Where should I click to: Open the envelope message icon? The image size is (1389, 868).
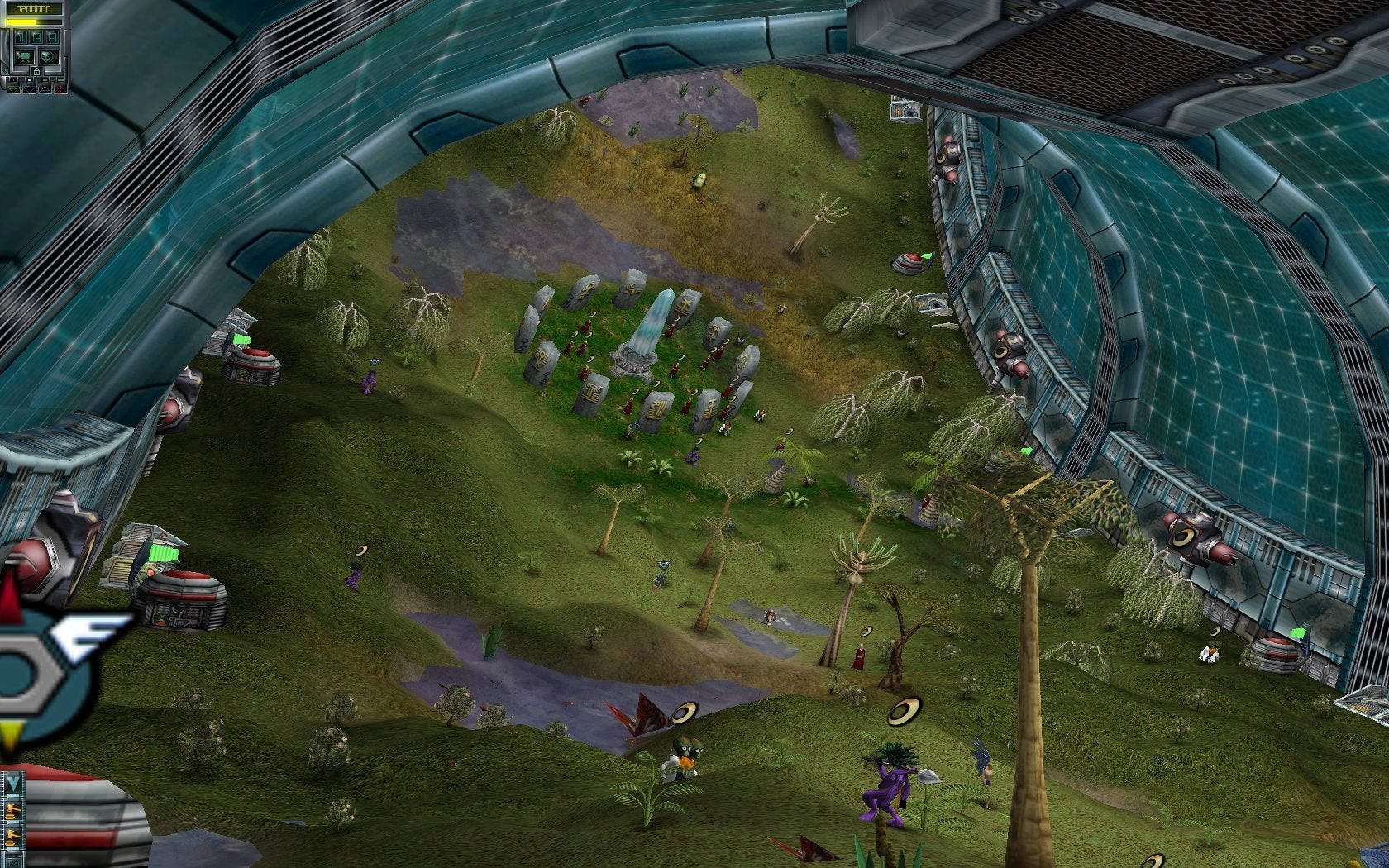(14, 863)
